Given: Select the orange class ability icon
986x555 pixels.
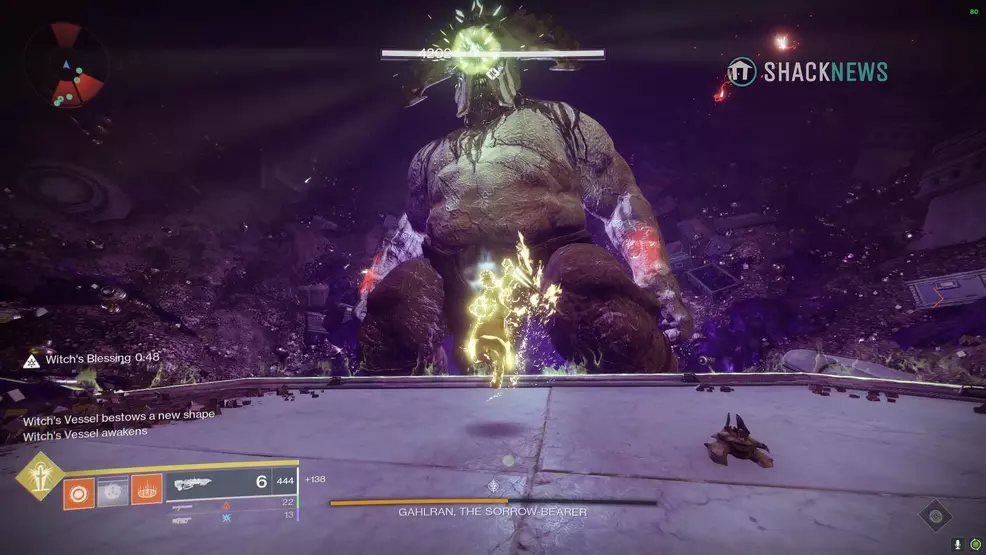Looking at the screenshot, I should click(x=147, y=490).
